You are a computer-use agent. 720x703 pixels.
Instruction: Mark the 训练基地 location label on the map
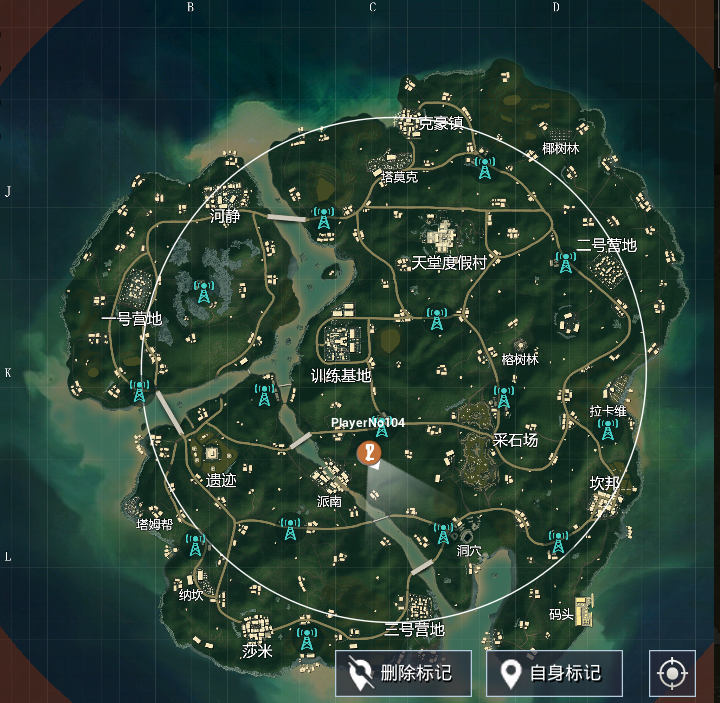340,376
